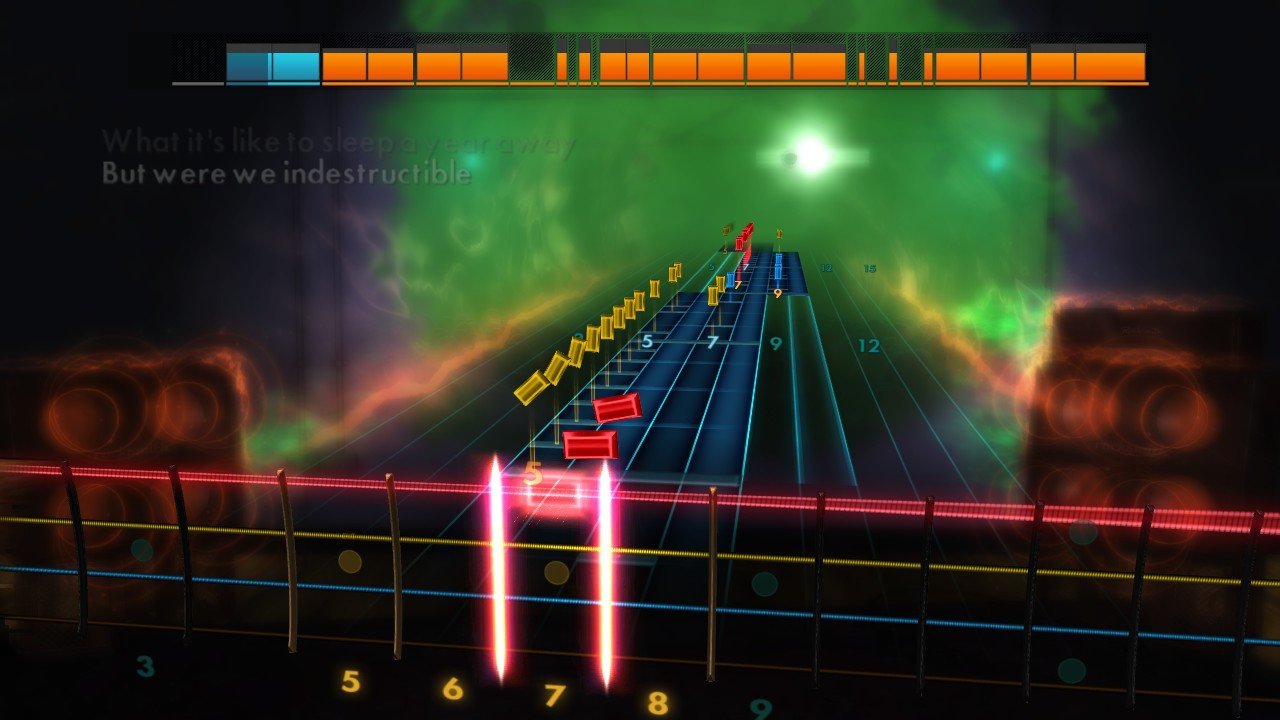Toggle the right pink fret-position indicator line
The height and width of the screenshot is (720, 1280).
[x=607, y=570]
